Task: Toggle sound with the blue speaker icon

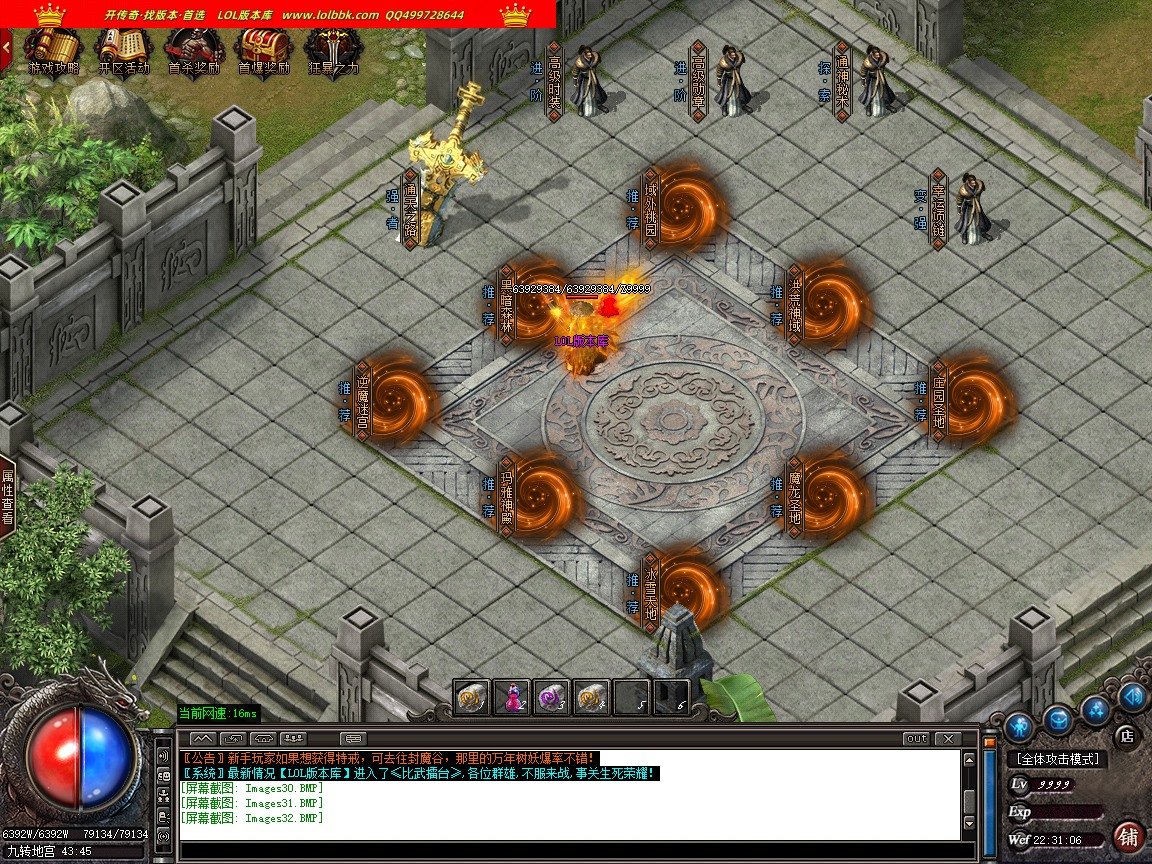Action: click(x=1132, y=696)
